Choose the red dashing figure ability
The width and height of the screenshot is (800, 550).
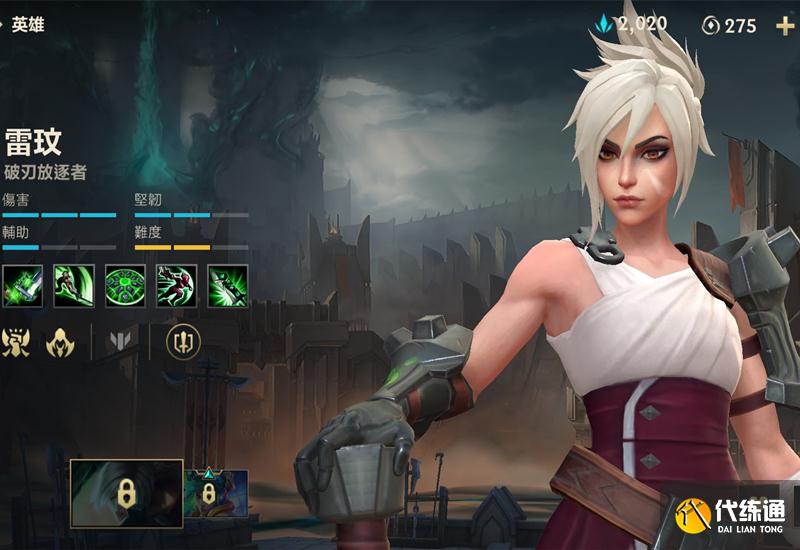177,286
